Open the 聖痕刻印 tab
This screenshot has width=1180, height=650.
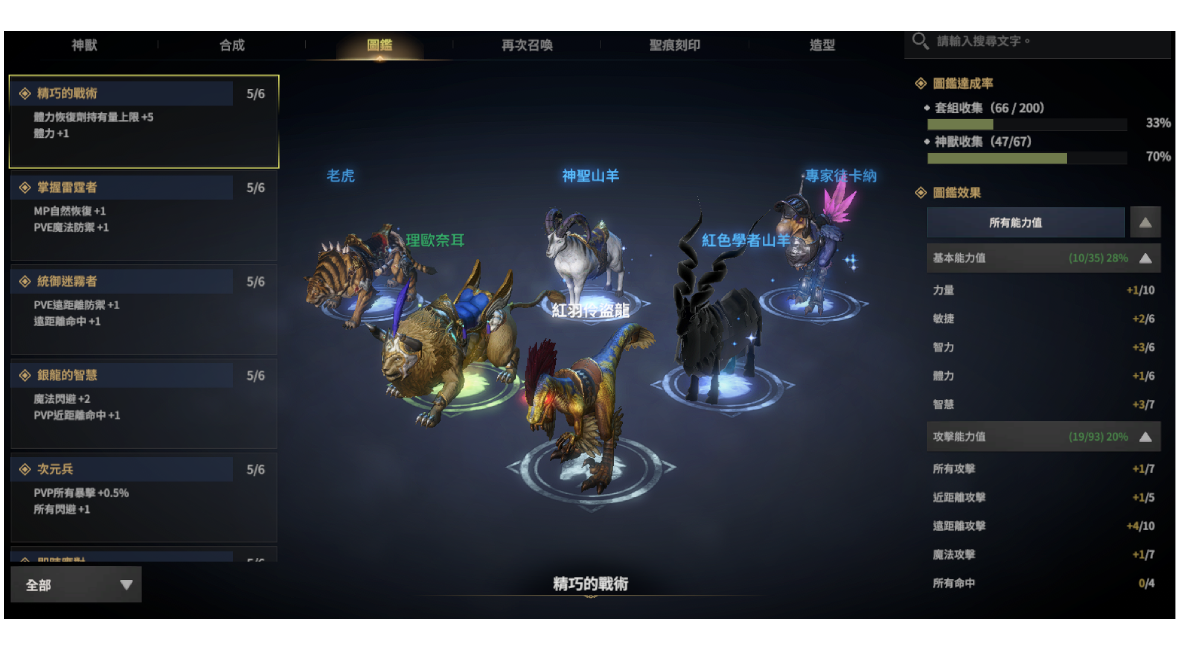[x=674, y=45]
